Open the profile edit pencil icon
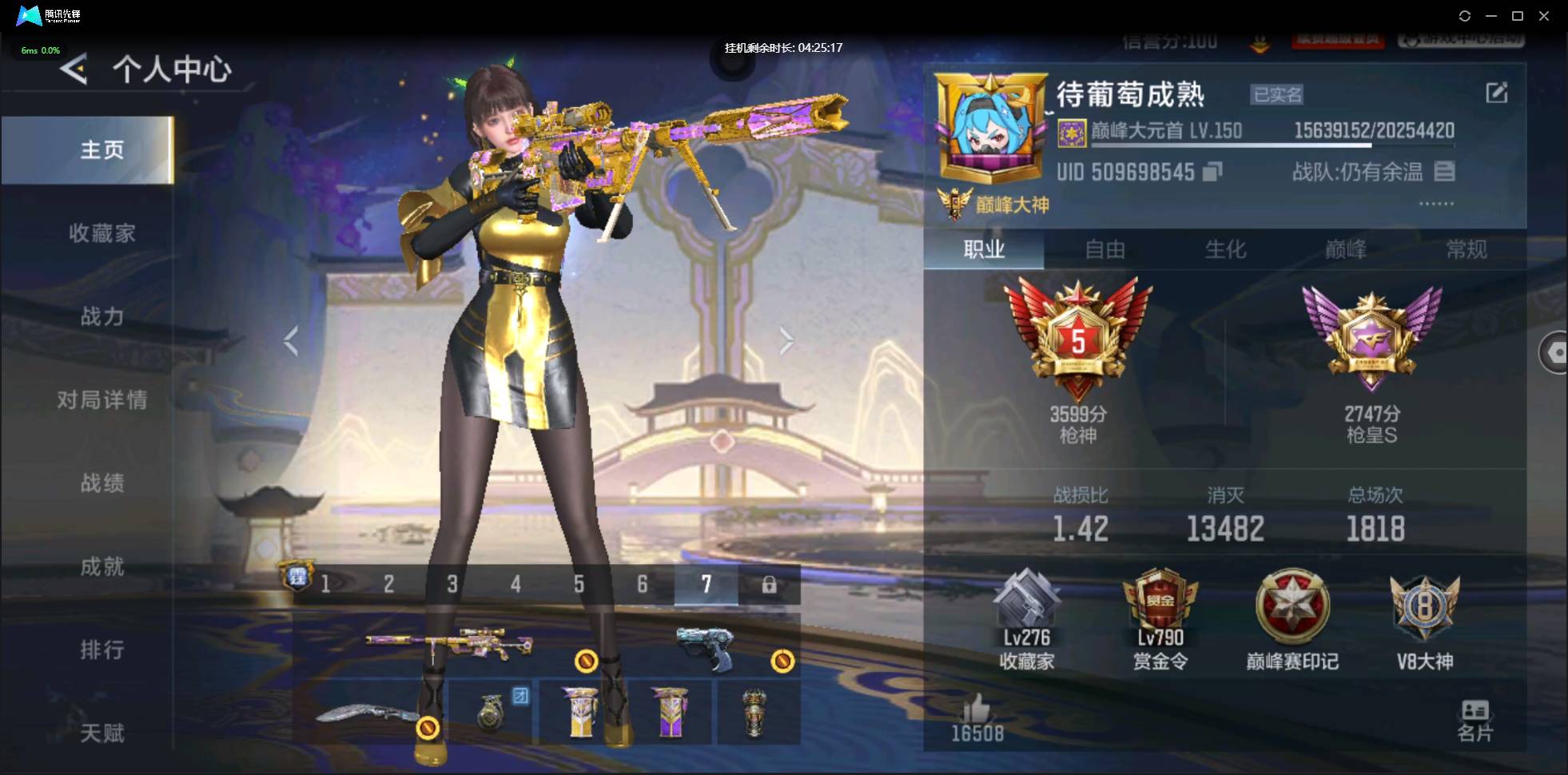Screen dimensions: 1568x775 (1498, 93)
